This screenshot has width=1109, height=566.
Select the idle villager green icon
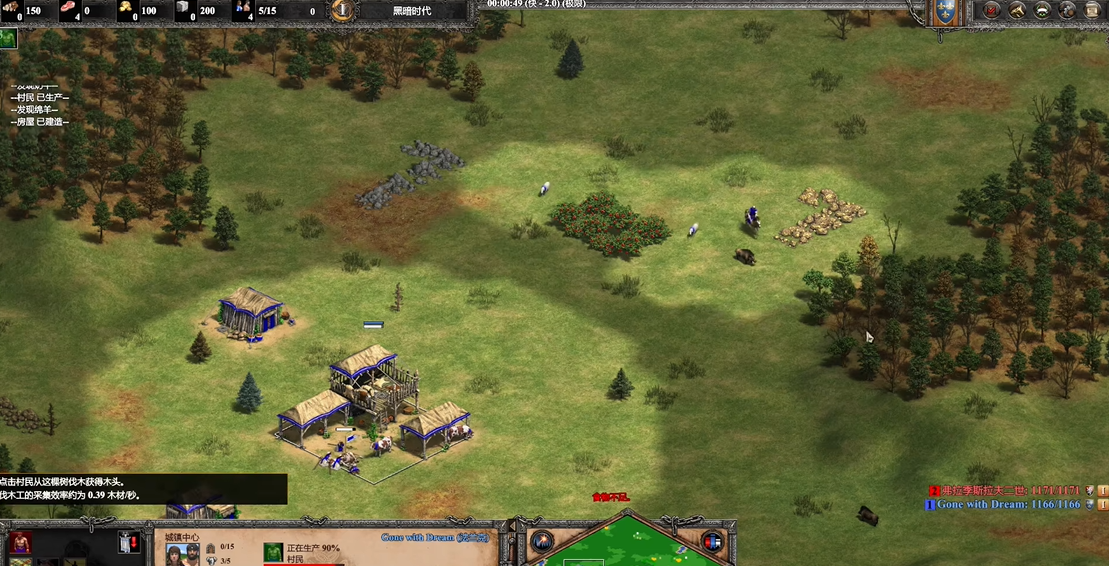8,39
